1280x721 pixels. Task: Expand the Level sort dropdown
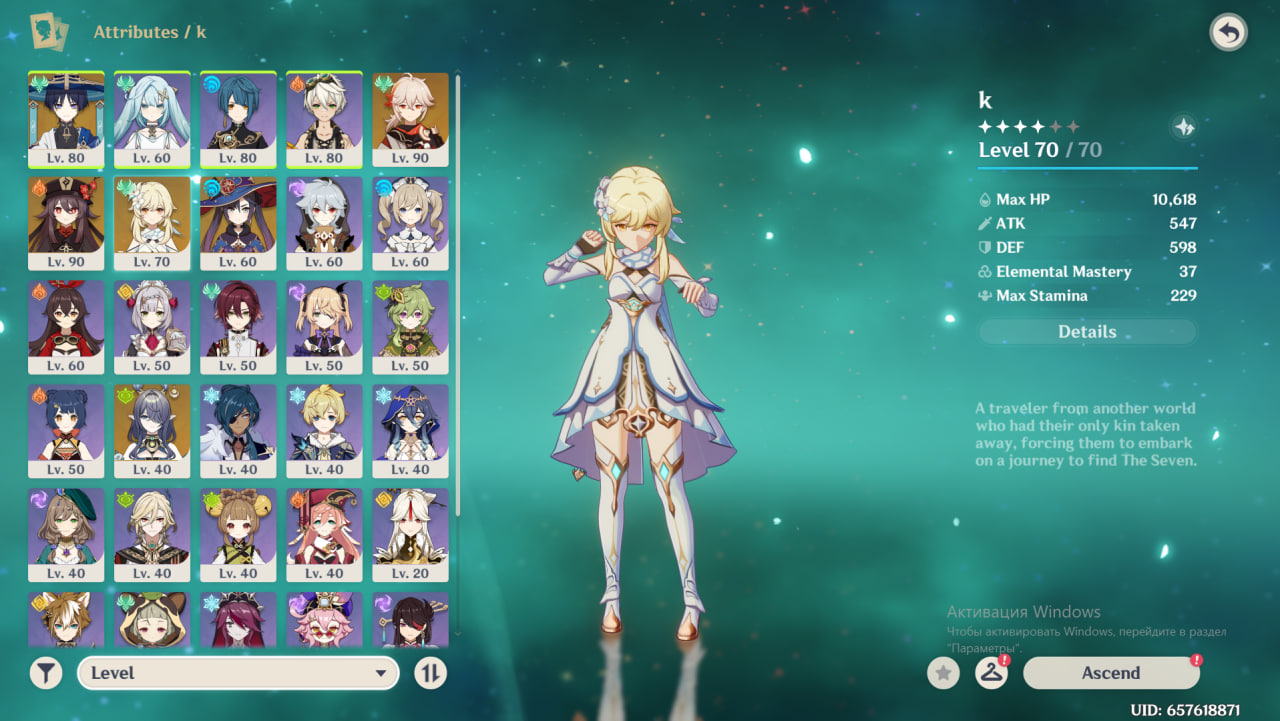(238, 673)
